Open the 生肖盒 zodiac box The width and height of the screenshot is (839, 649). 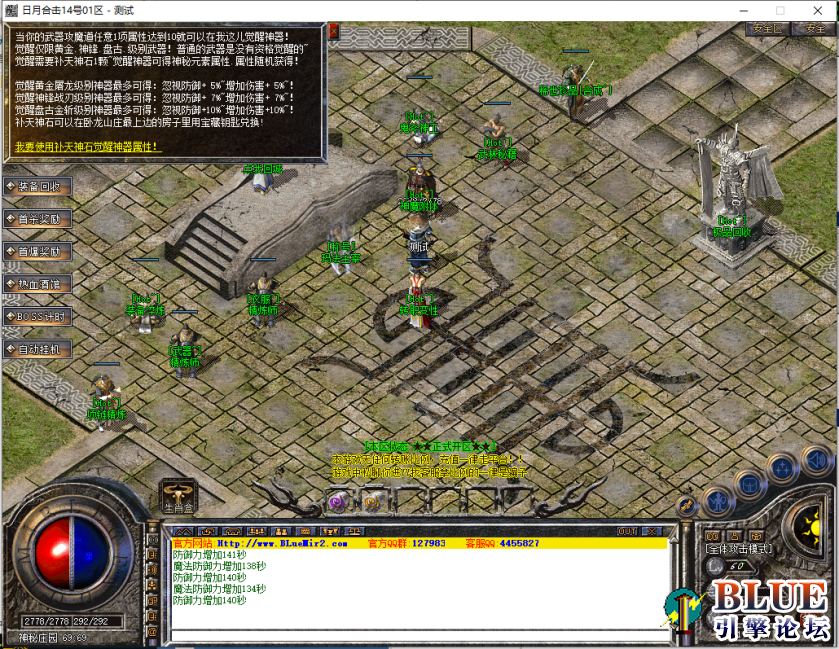[x=178, y=495]
